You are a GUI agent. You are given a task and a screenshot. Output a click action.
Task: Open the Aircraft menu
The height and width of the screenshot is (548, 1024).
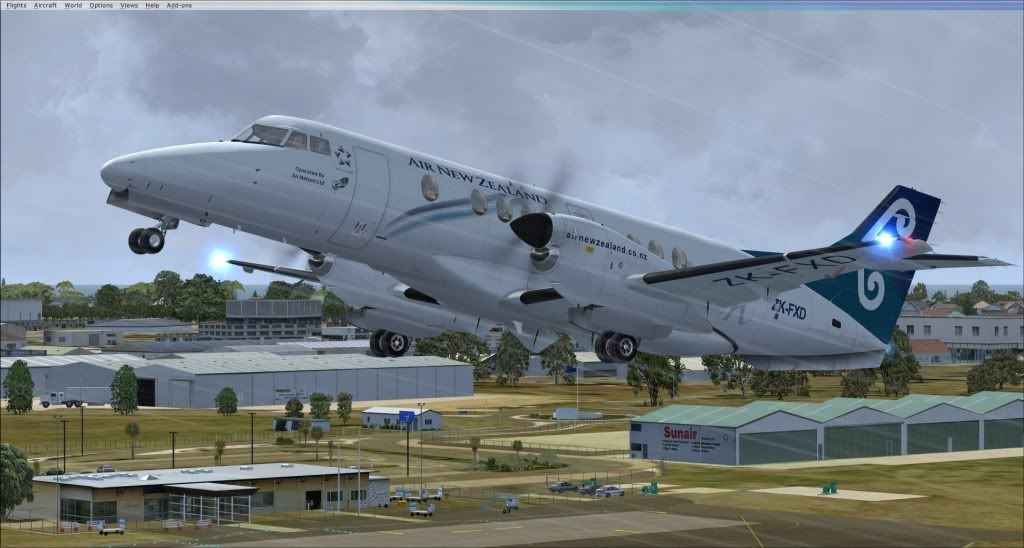tap(45, 5)
